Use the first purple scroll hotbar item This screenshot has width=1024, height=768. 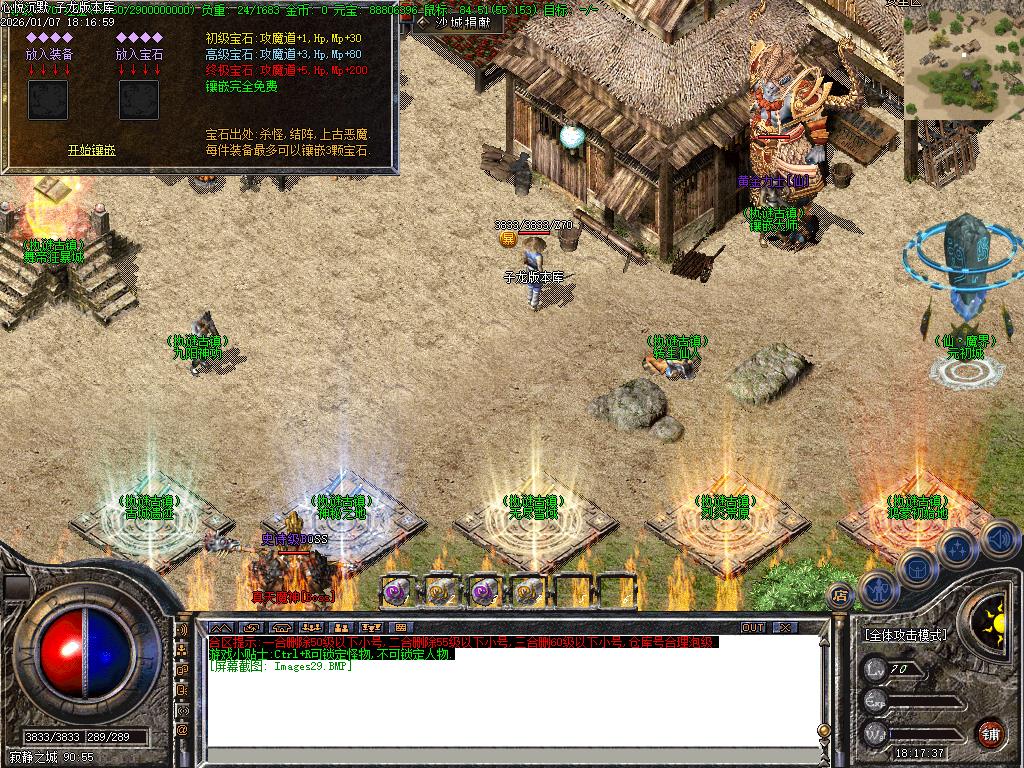pos(396,590)
